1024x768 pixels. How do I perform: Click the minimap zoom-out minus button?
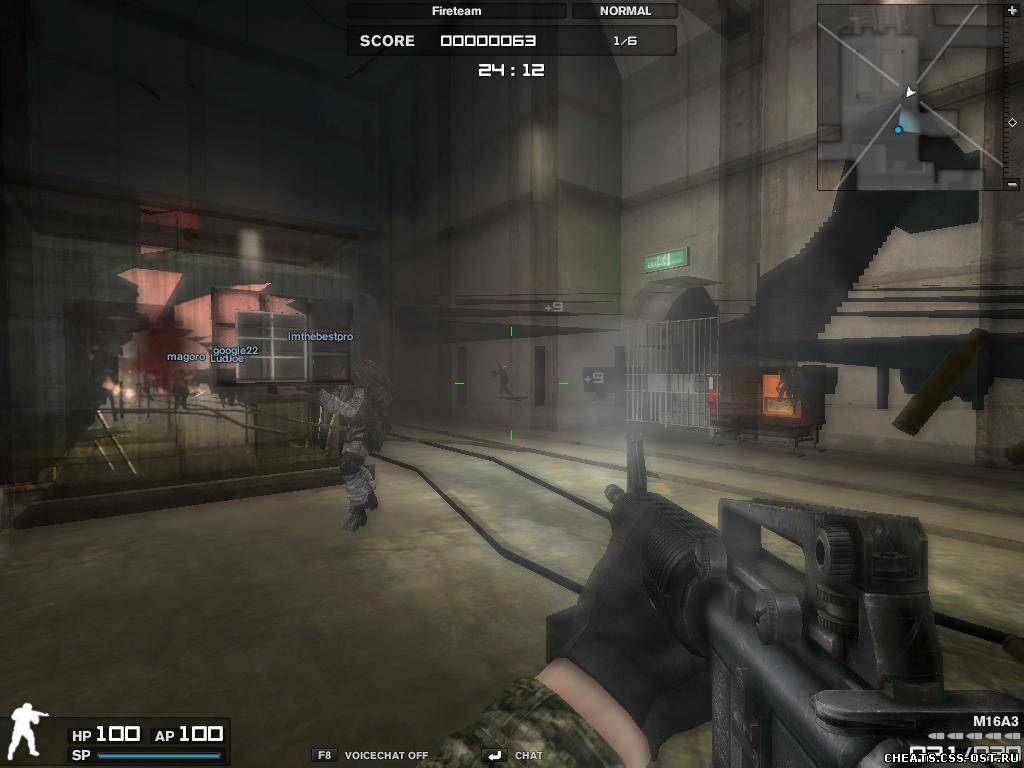(x=1012, y=184)
